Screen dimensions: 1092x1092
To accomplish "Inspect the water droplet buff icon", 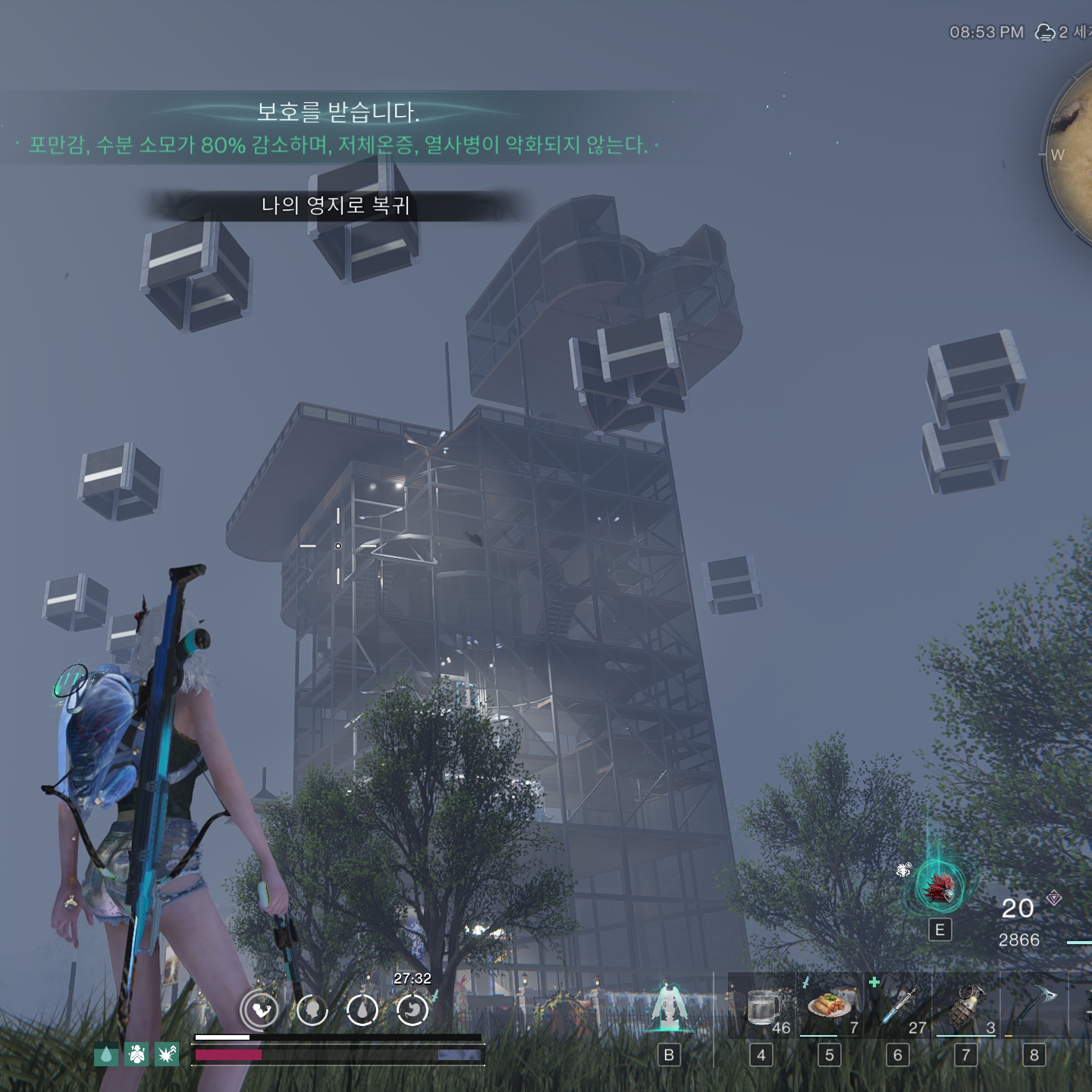I will pyautogui.click(x=106, y=1054).
